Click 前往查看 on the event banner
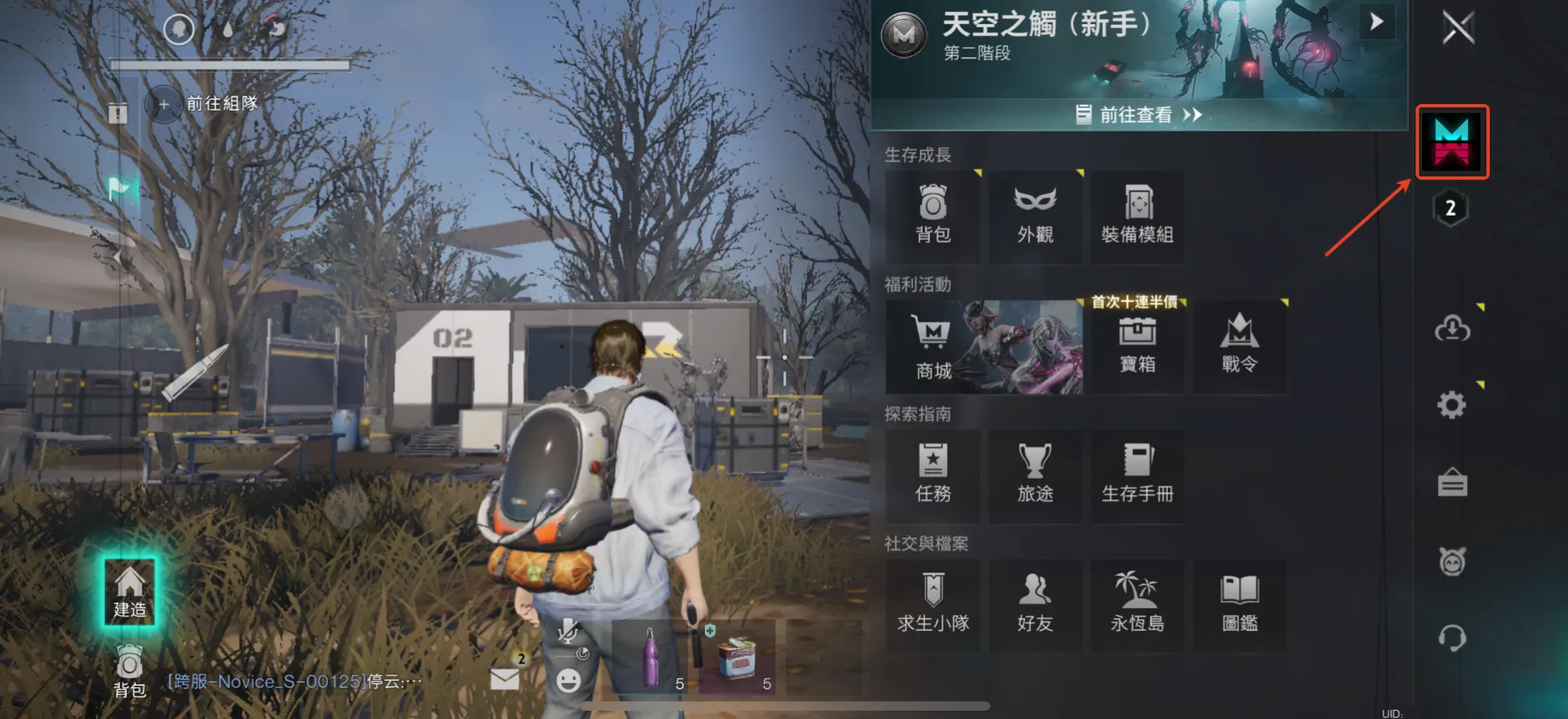The width and height of the screenshot is (1568, 719). click(x=1138, y=115)
